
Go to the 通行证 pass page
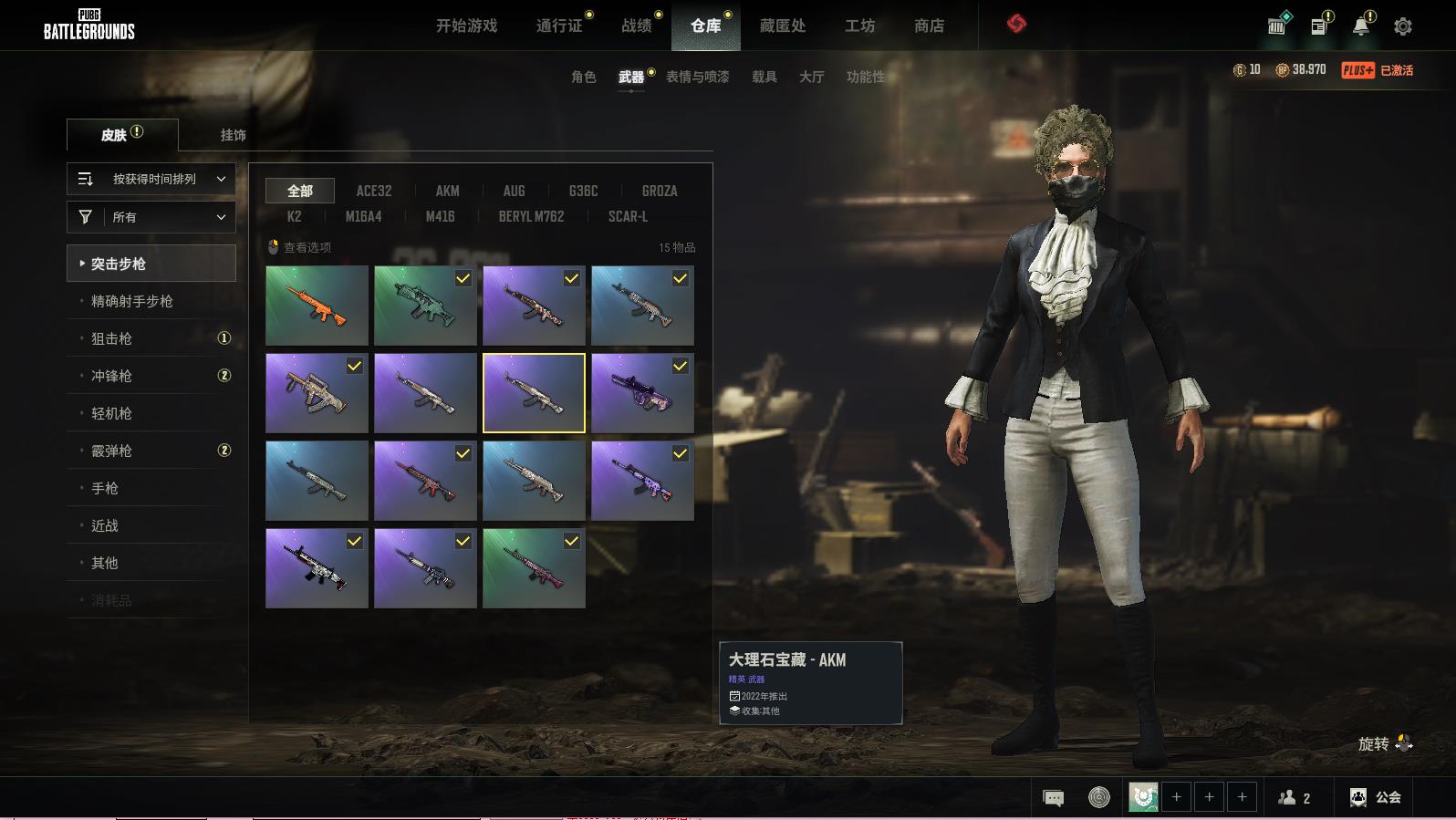tap(559, 26)
